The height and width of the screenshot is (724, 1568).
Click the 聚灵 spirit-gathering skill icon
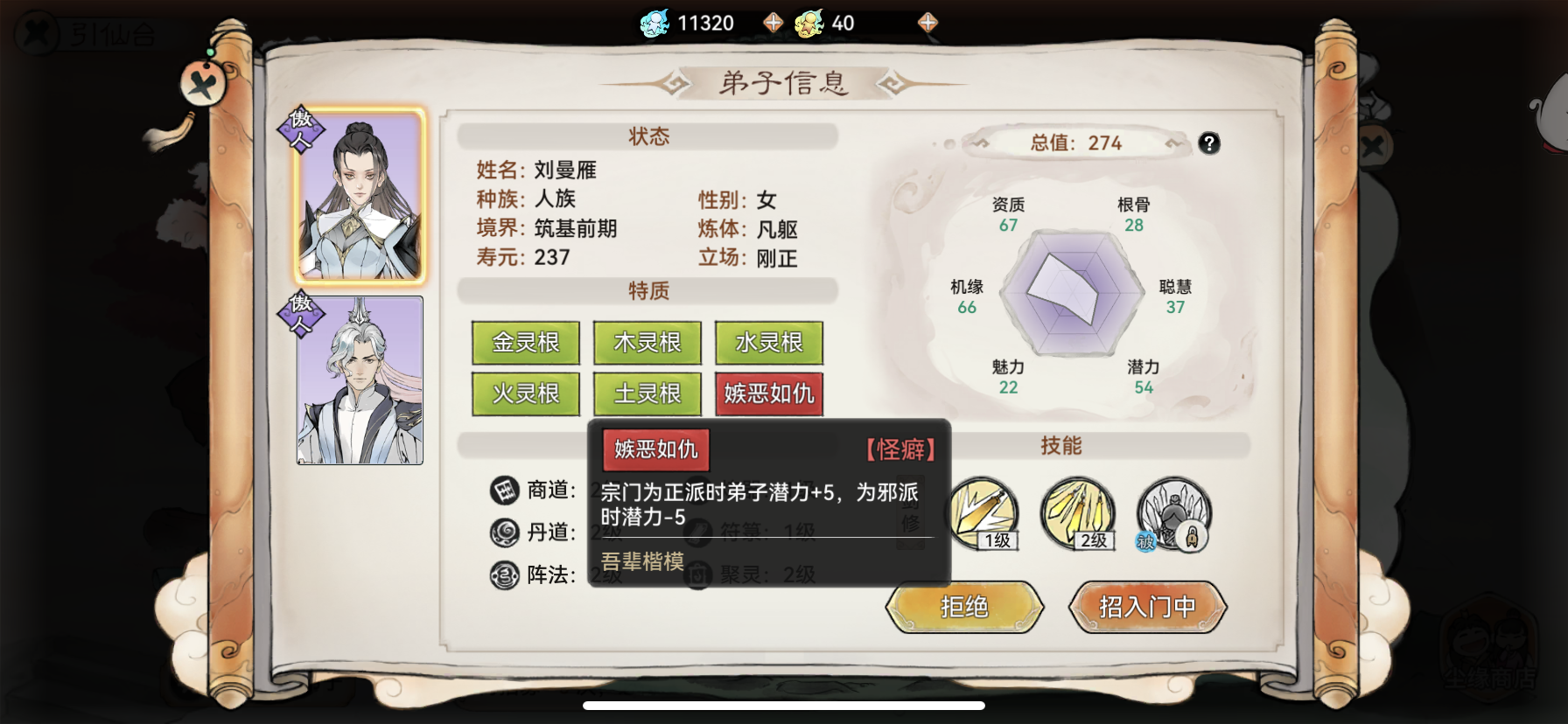point(697,576)
